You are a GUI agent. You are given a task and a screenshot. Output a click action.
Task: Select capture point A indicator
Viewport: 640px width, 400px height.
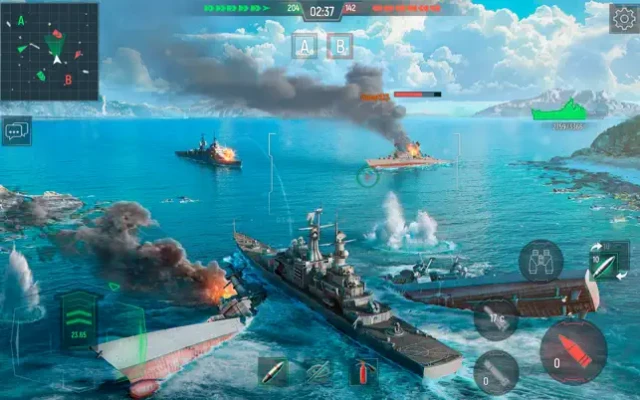pyautogui.click(x=305, y=45)
